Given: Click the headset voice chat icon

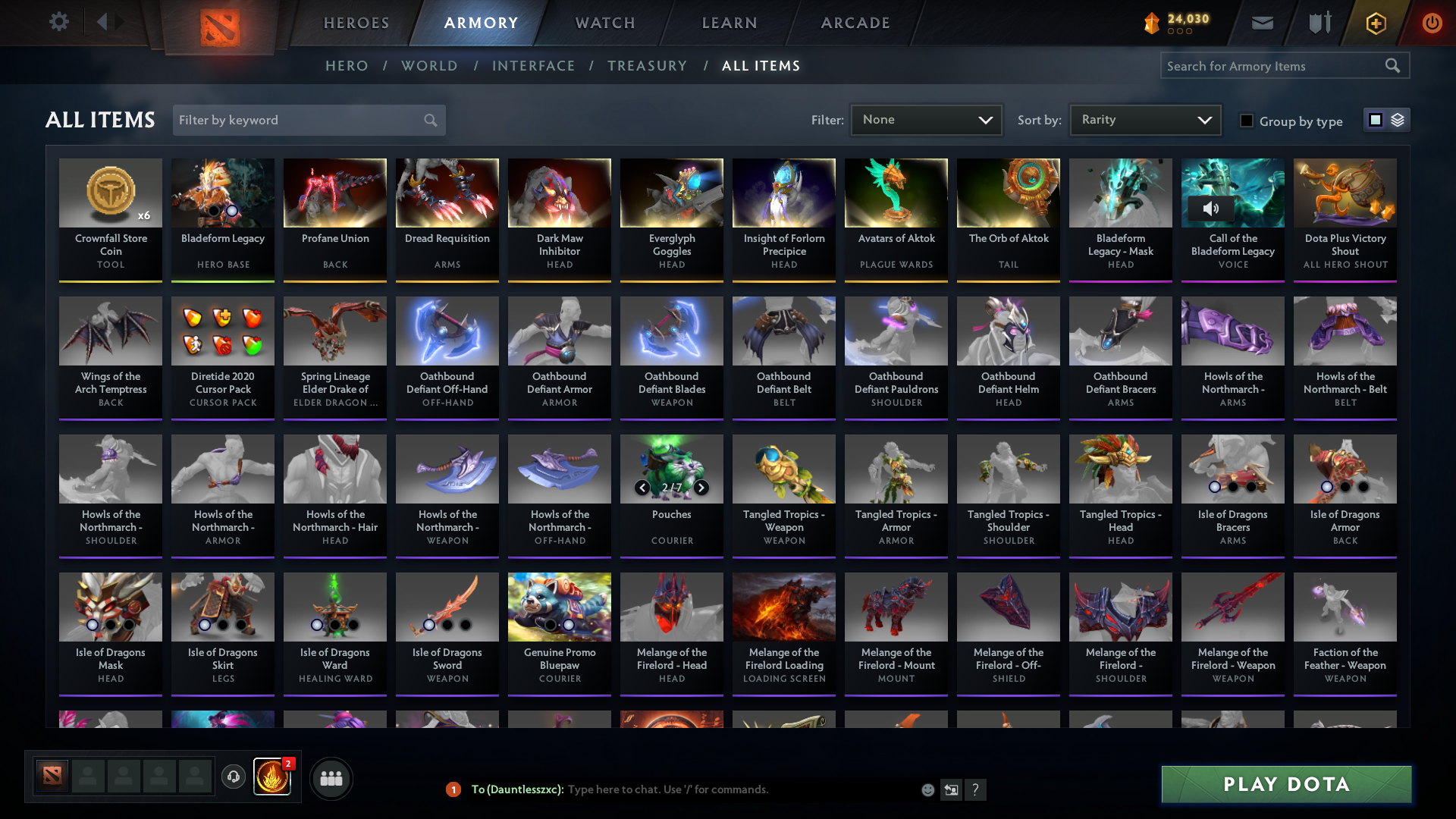Looking at the screenshot, I should tap(234, 778).
